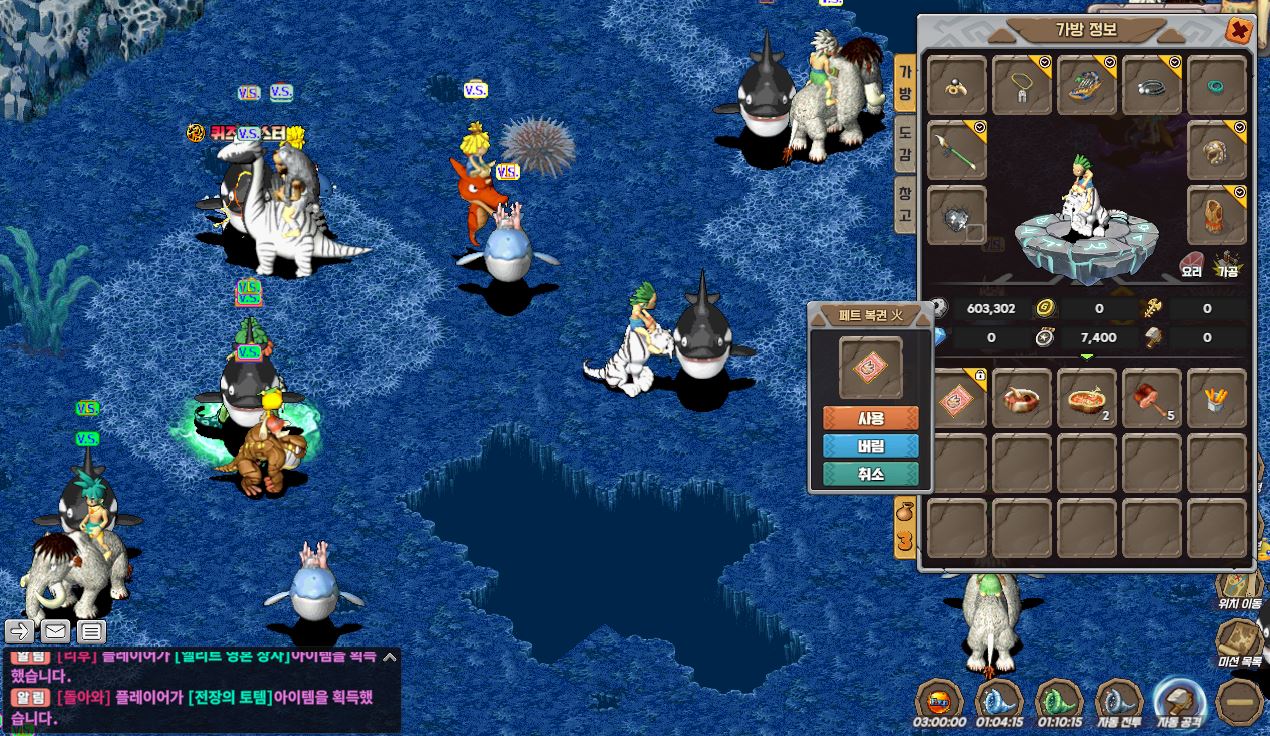Open the 요리 cooking menu
1270x736 pixels.
click(1191, 265)
